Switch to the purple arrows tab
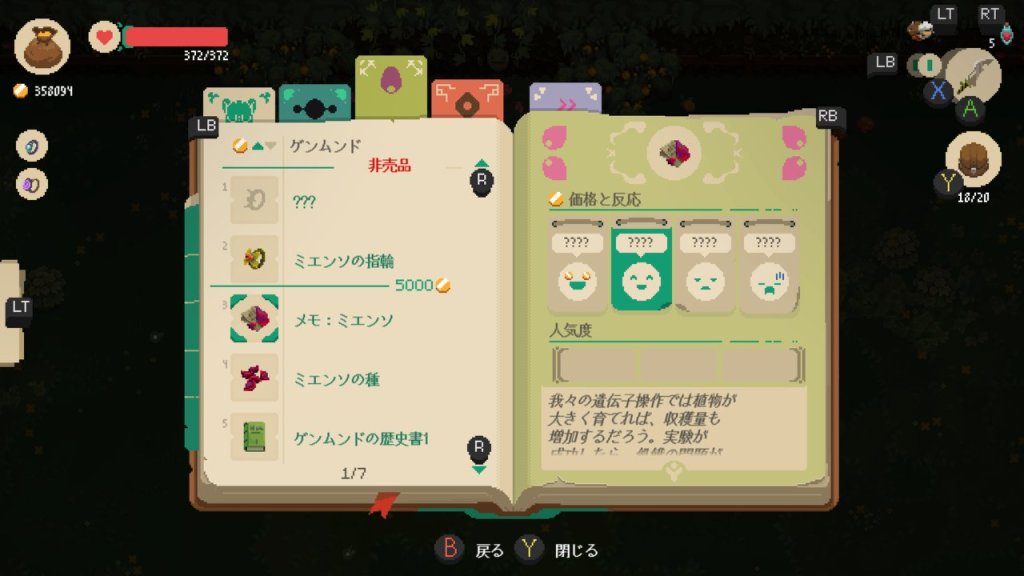 pyautogui.click(x=565, y=98)
